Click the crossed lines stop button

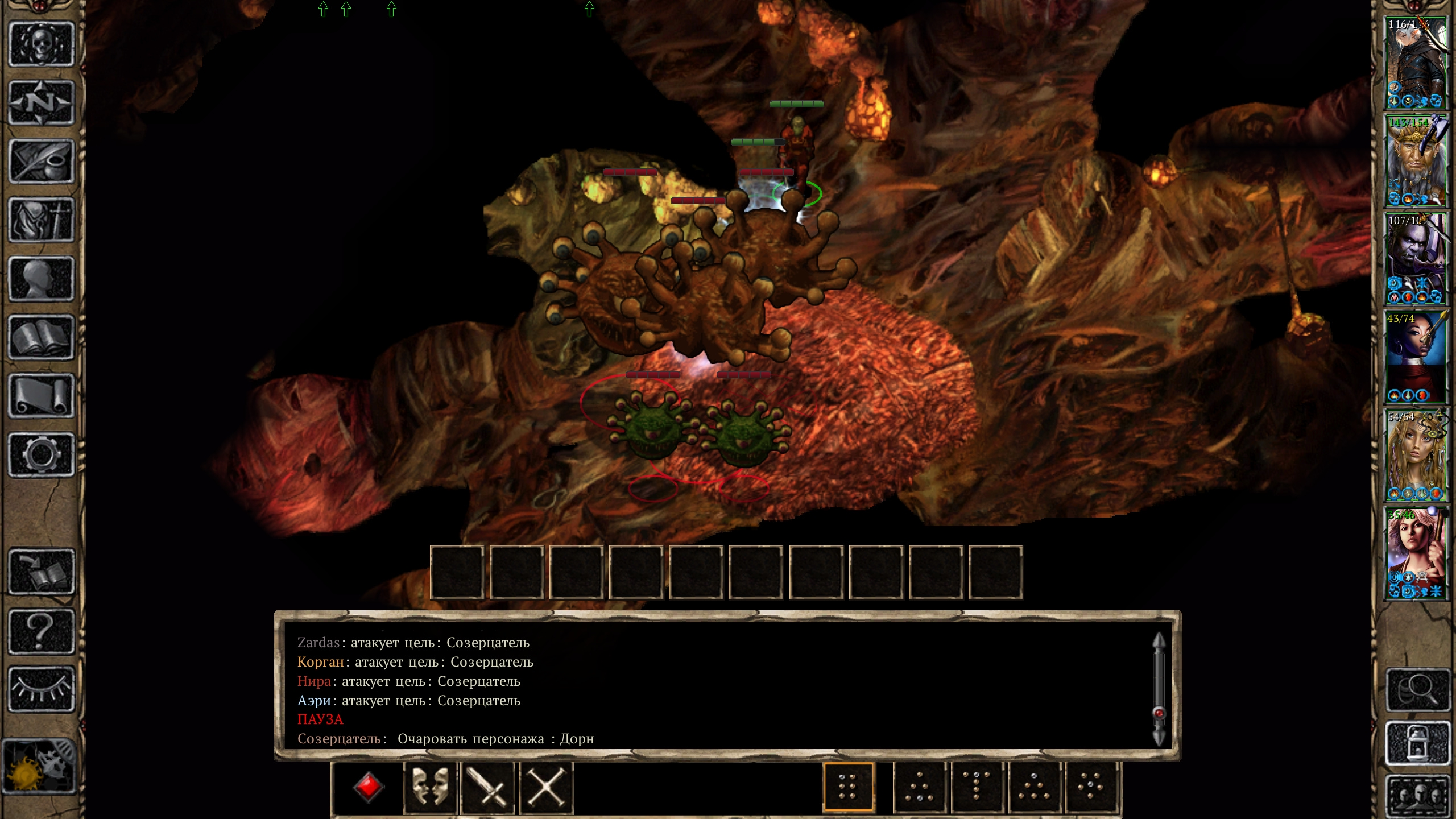tap(545, 788)
